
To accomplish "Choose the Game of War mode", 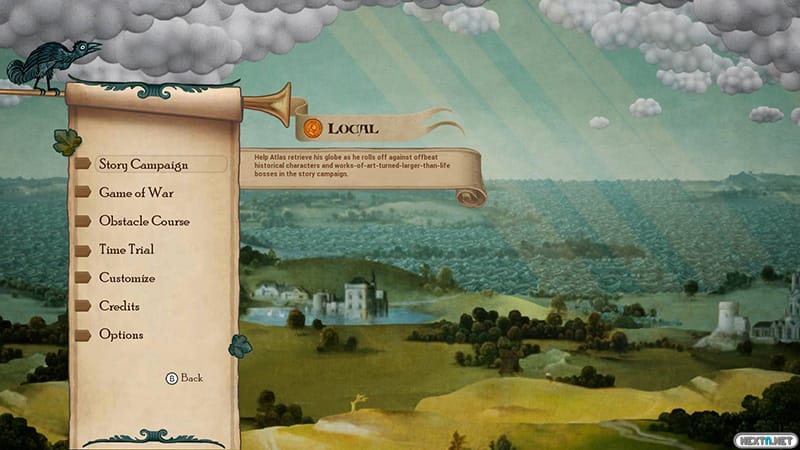I will (x=139, y=193).
